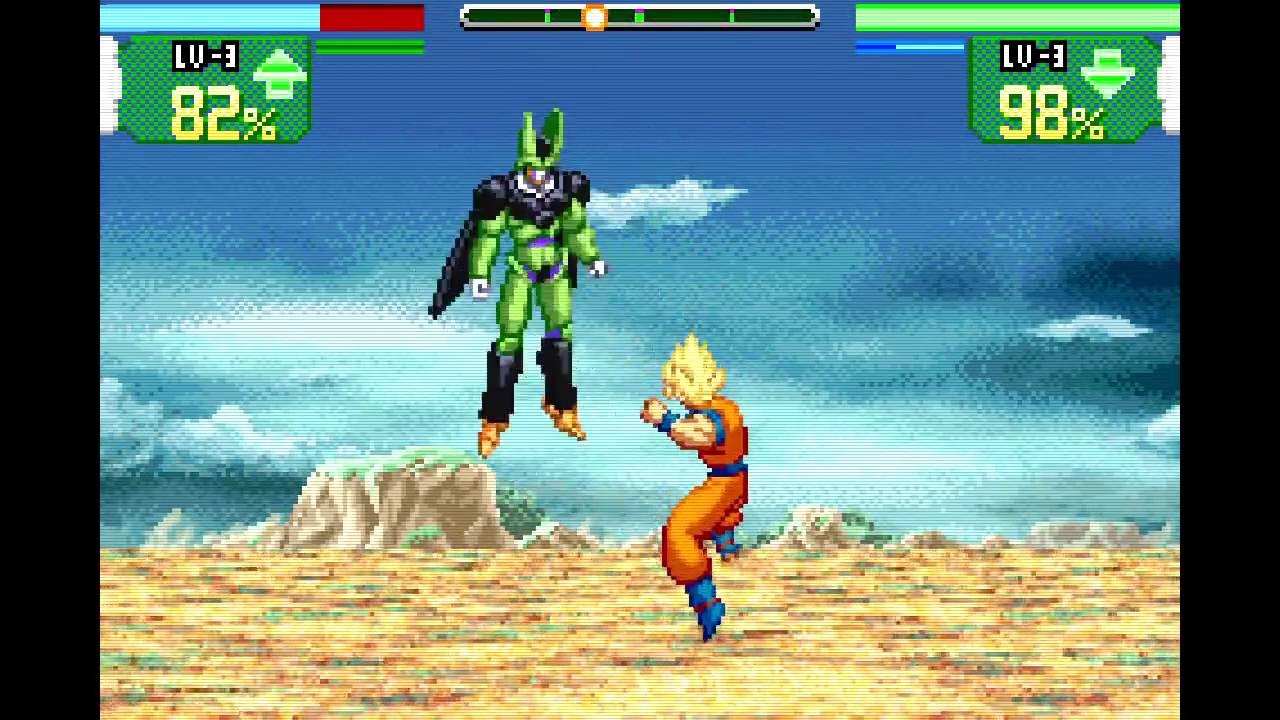Click the orange marker on the center gauge
This screenshot has width=1280, height=720.
click(595, 16)
